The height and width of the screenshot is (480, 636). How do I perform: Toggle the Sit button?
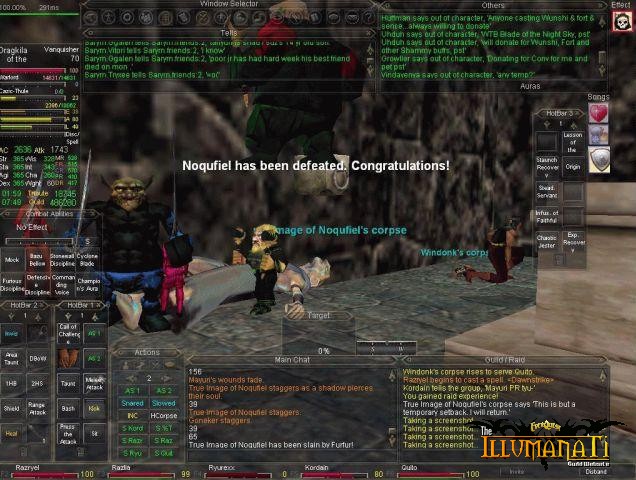(x=94, y=433)
